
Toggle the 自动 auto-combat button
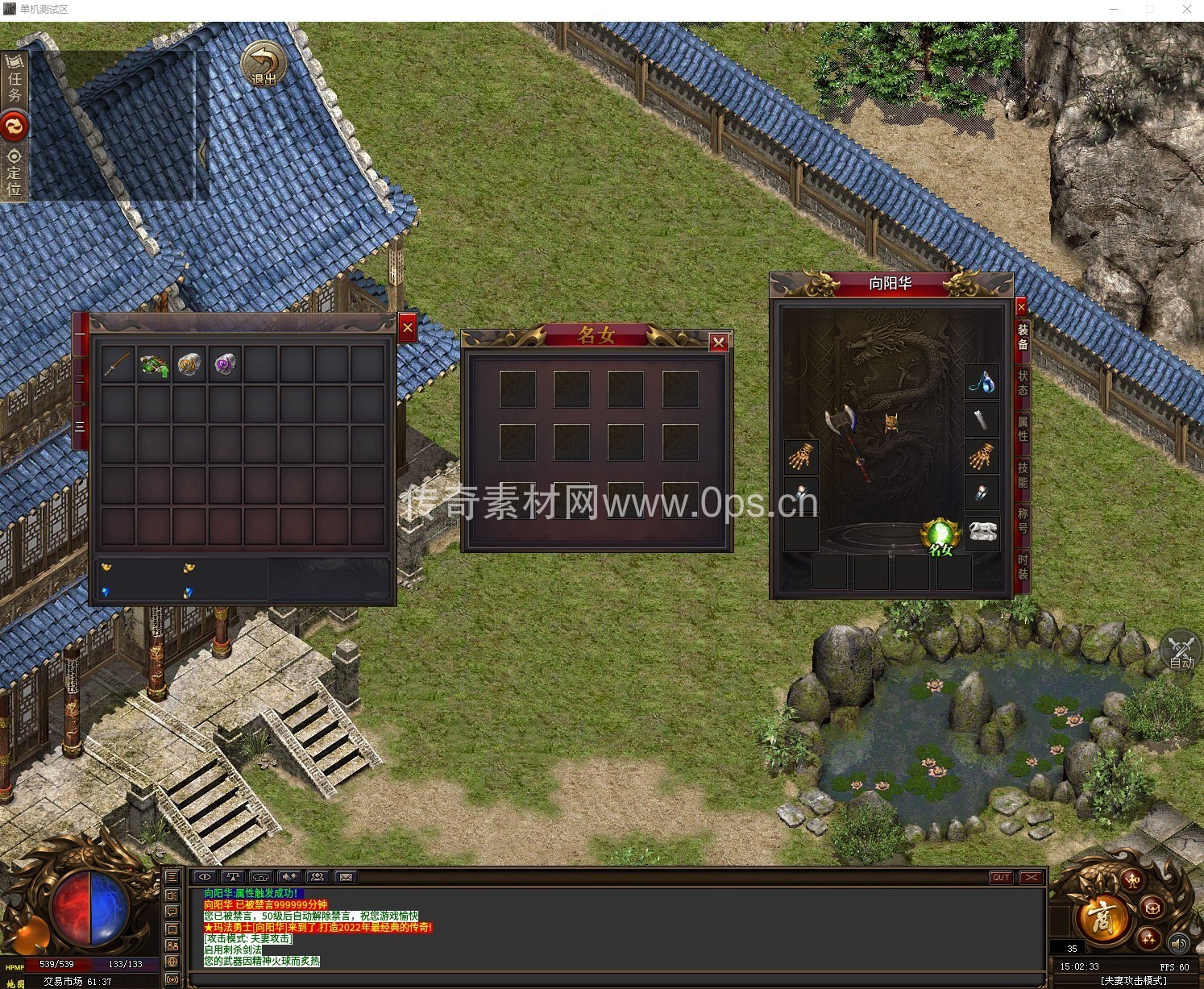(1181, 650)
